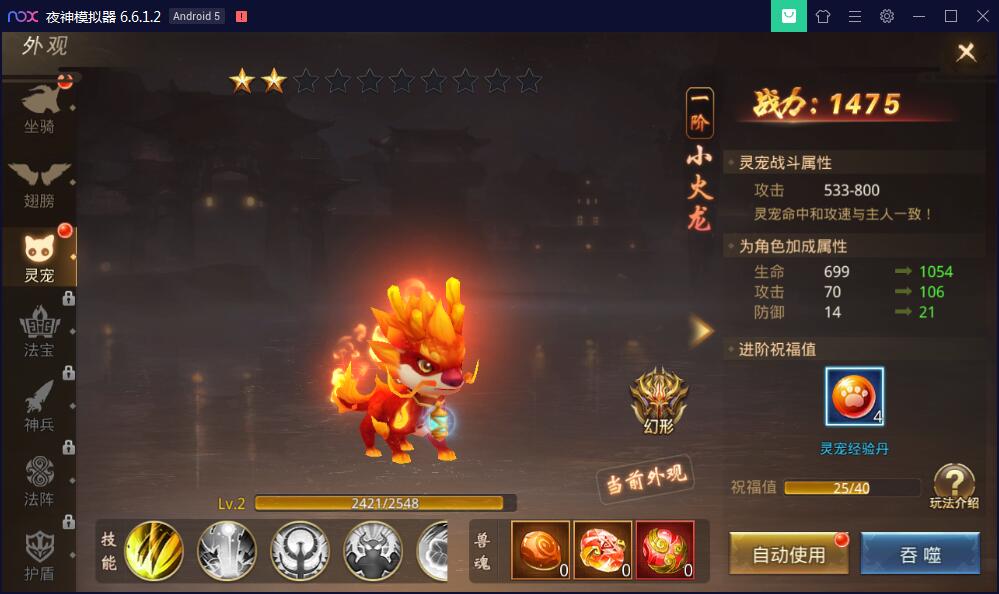
Task: Open the 翅膀 wings tab
Action: (x=40, y=183)
